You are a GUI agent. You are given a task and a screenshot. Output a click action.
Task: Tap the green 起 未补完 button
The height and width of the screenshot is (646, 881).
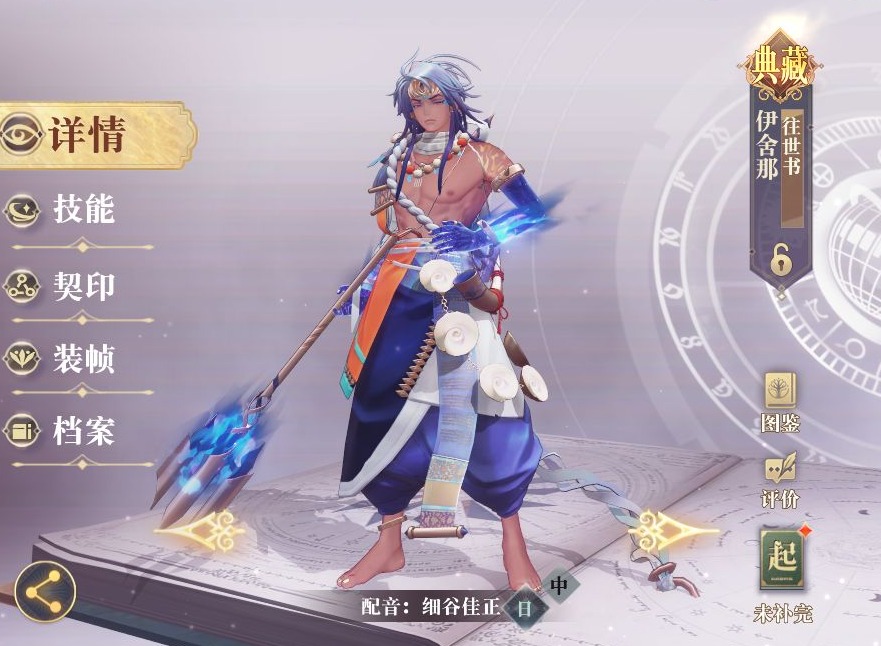(782, 562)
